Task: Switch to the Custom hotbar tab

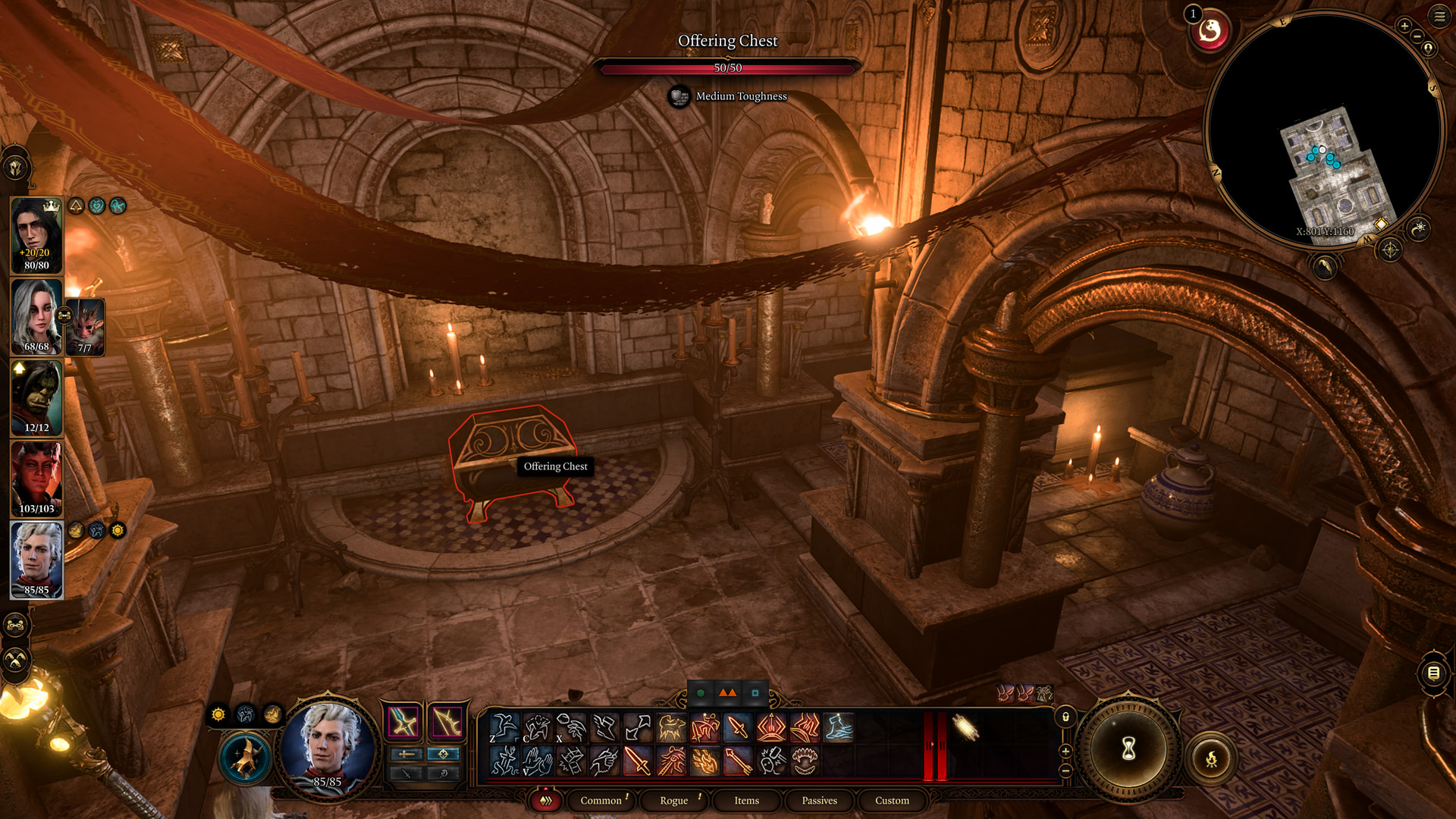Action: (892, 801)
